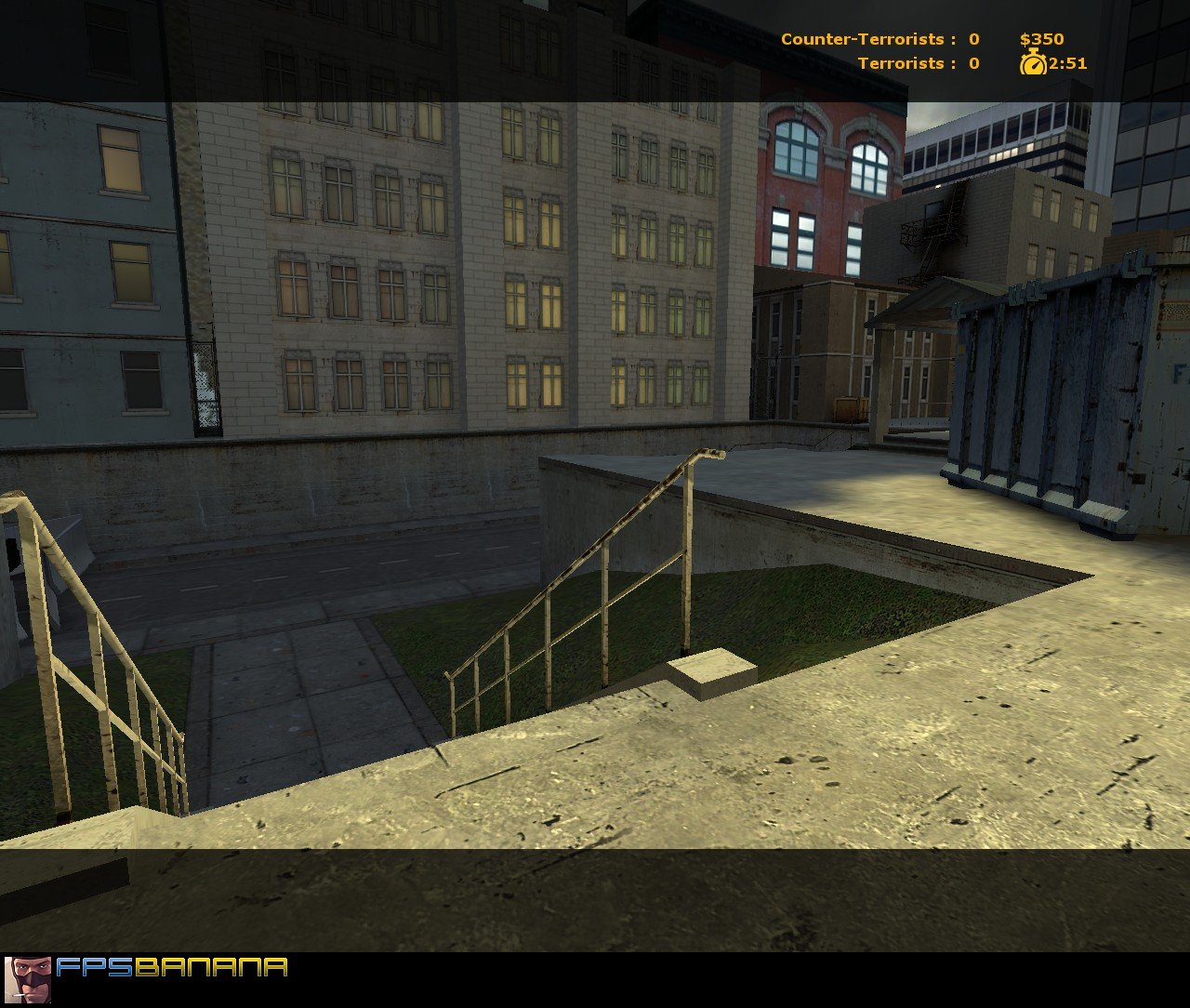The width and height of the screenshot is (1190, 1008).
Task: Click the masked character avatar icon
Action: [28, 979]
